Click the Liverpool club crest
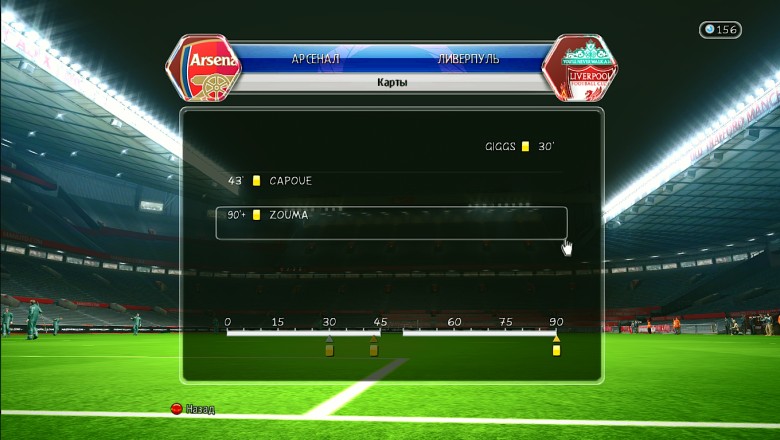780x440 pixels. 578,68
